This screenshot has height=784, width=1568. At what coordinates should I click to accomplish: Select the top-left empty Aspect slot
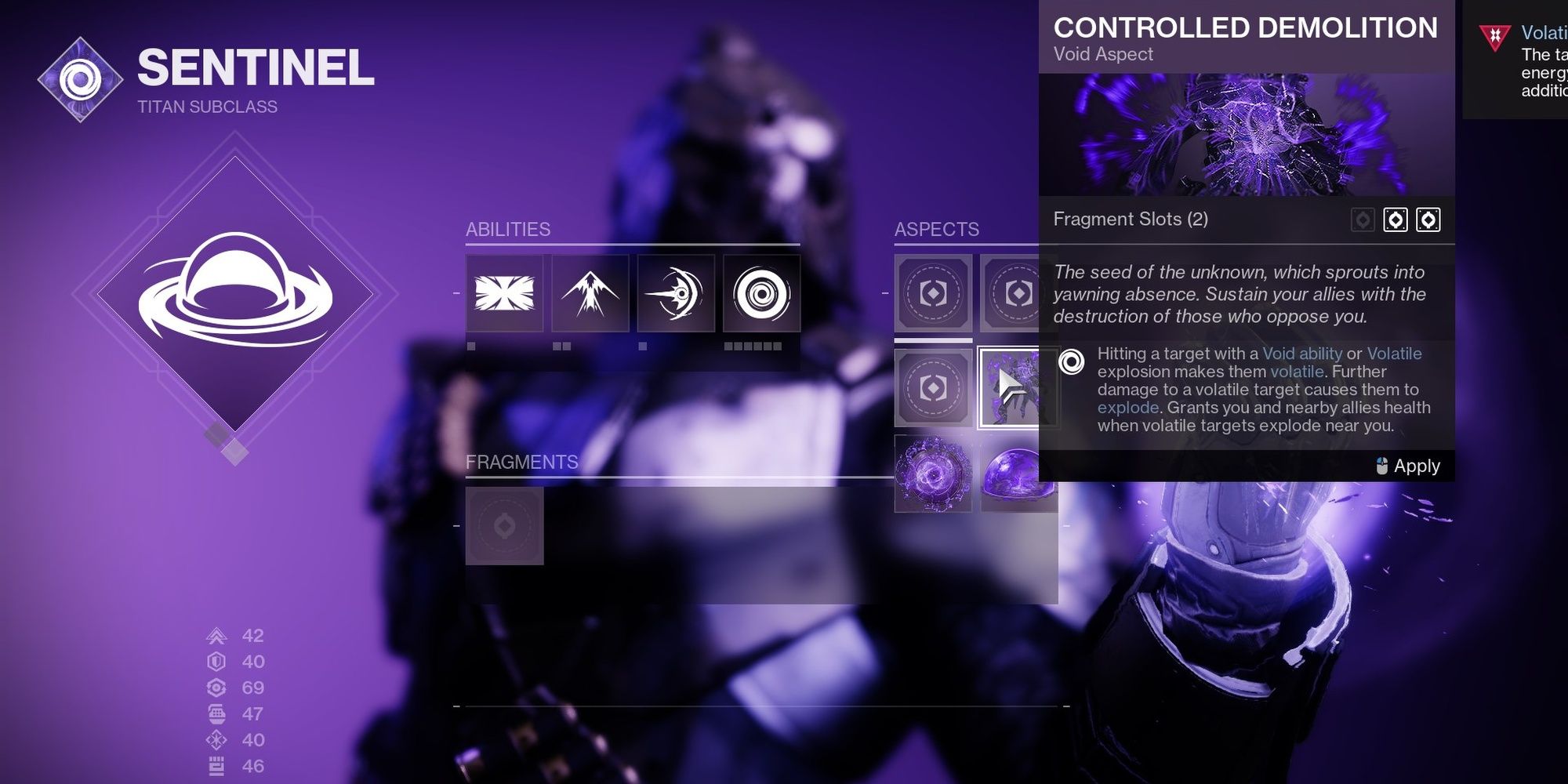click(933, 294)
